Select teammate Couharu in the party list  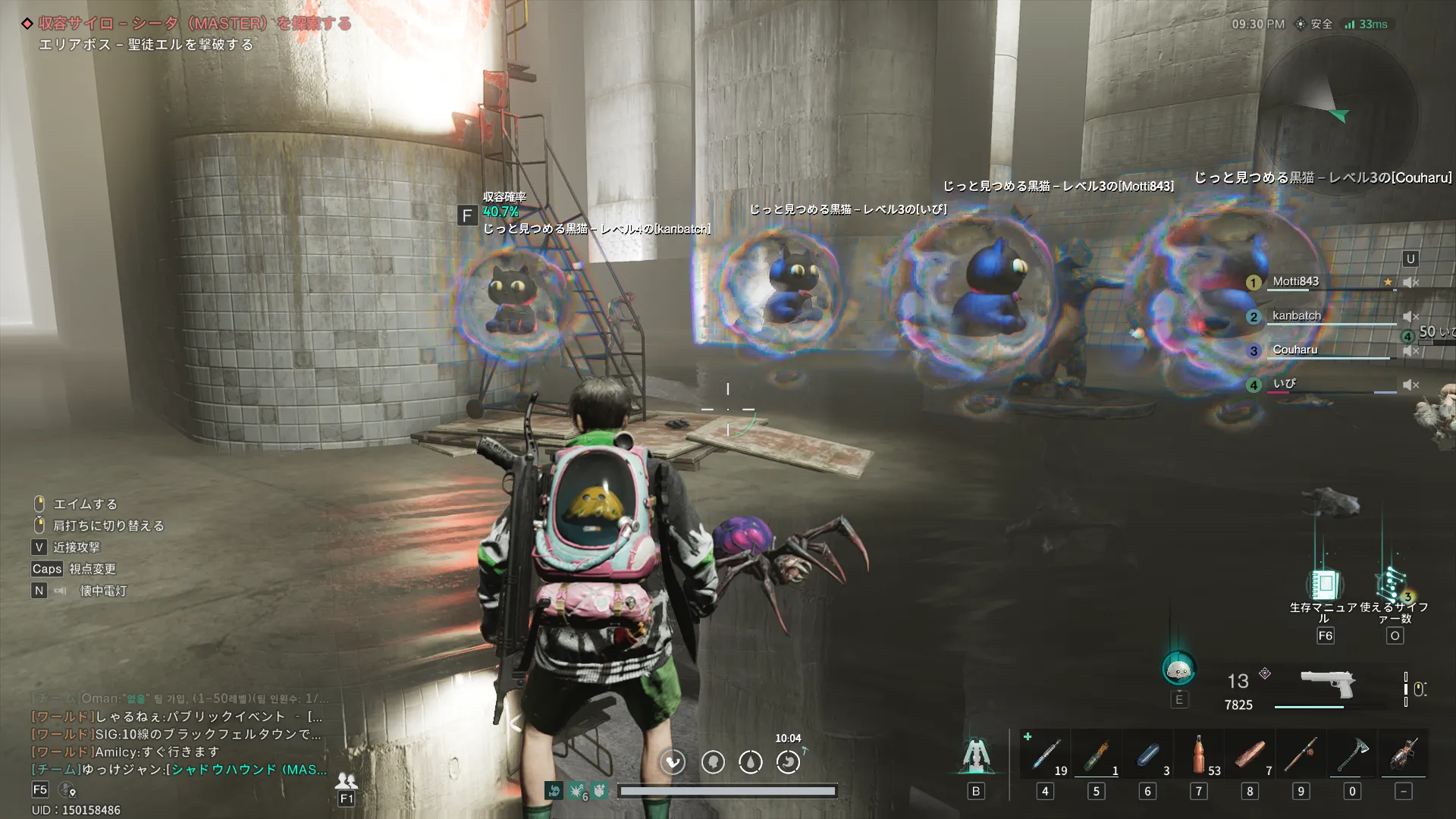1294,350
